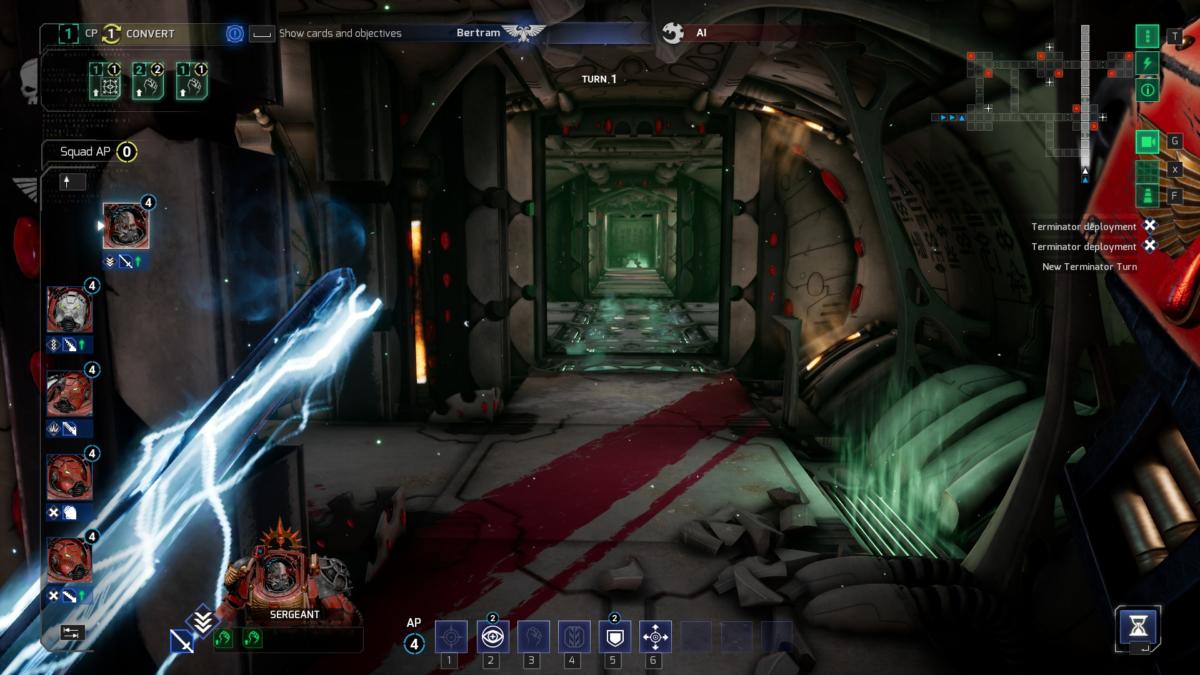Activate the shield guard ability
This screenshot has width=1200, height=675.
coord(614,636)
